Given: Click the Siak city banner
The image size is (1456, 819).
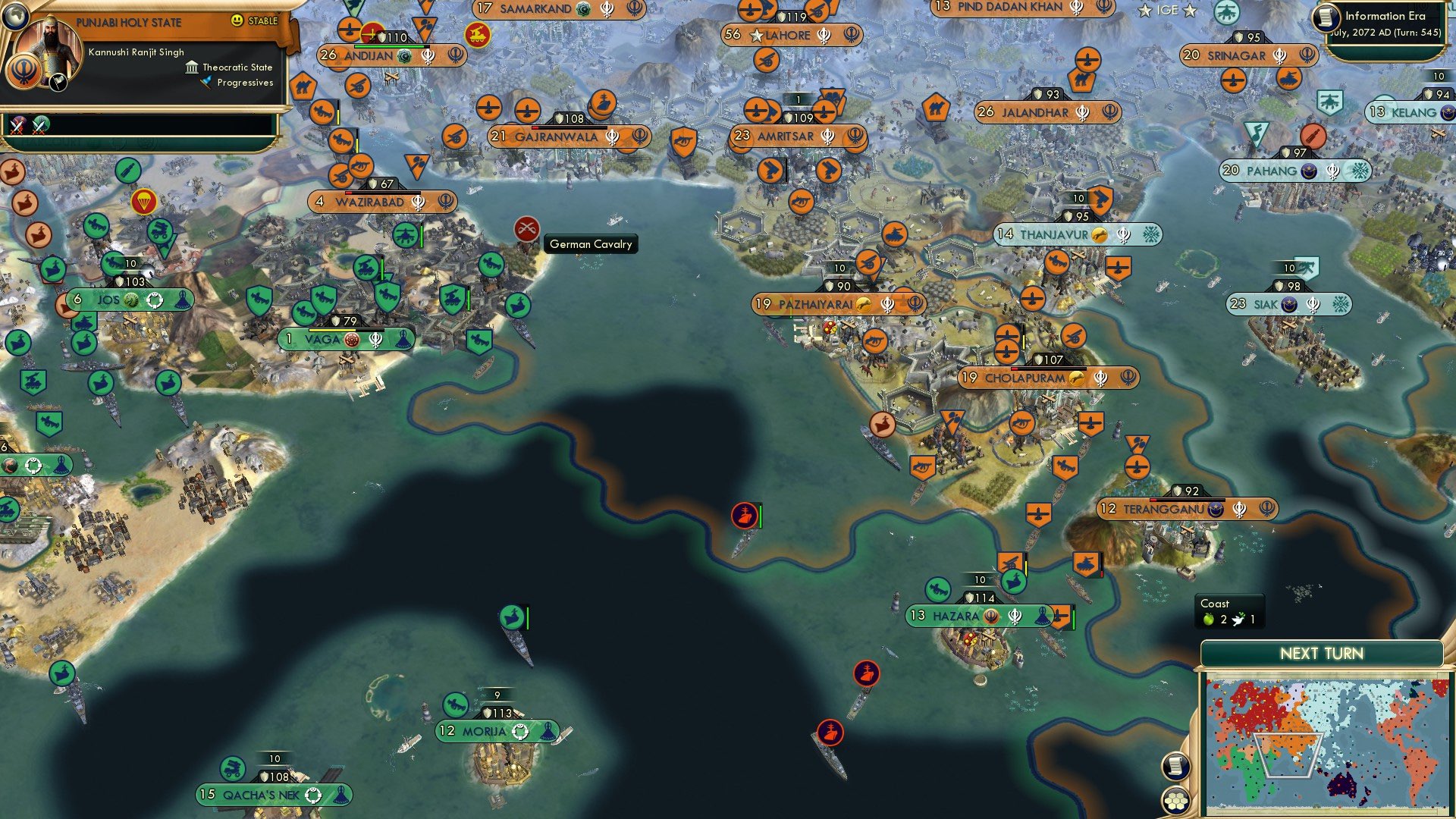Looking at the screenshot, I should (x=1266, y=305).
